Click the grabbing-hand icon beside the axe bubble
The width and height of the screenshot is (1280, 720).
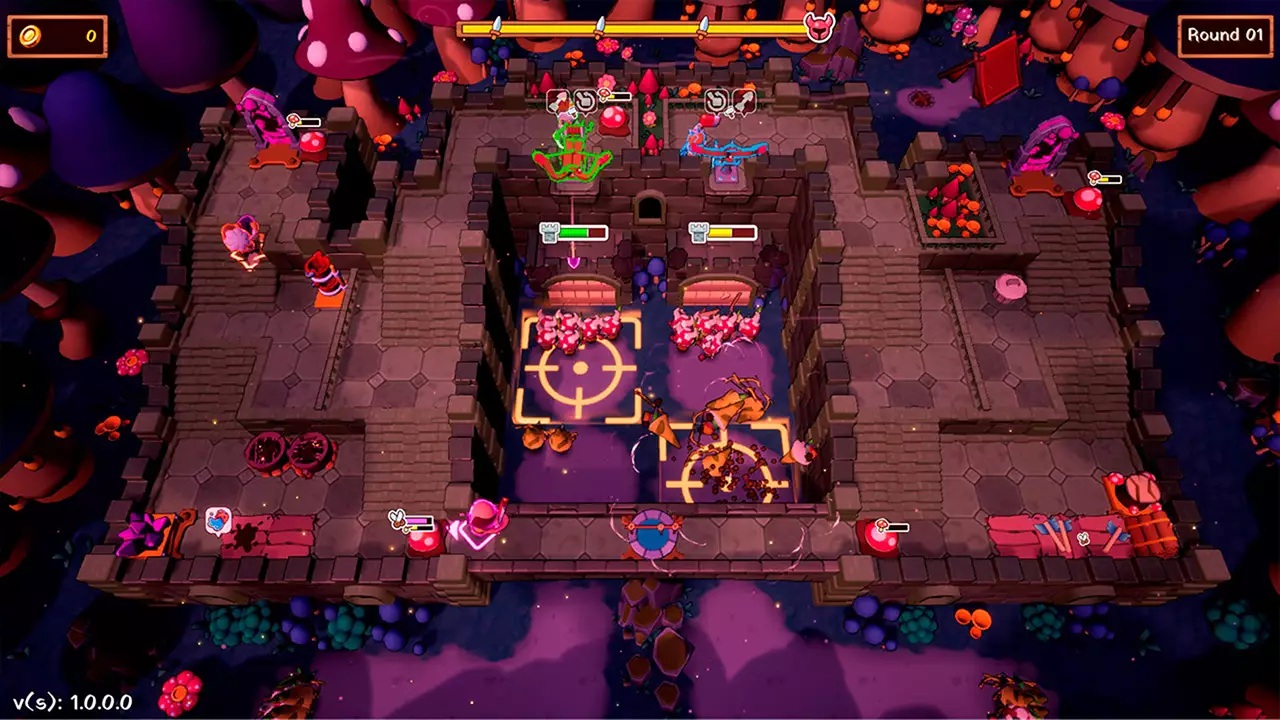(x=585, y=98)
